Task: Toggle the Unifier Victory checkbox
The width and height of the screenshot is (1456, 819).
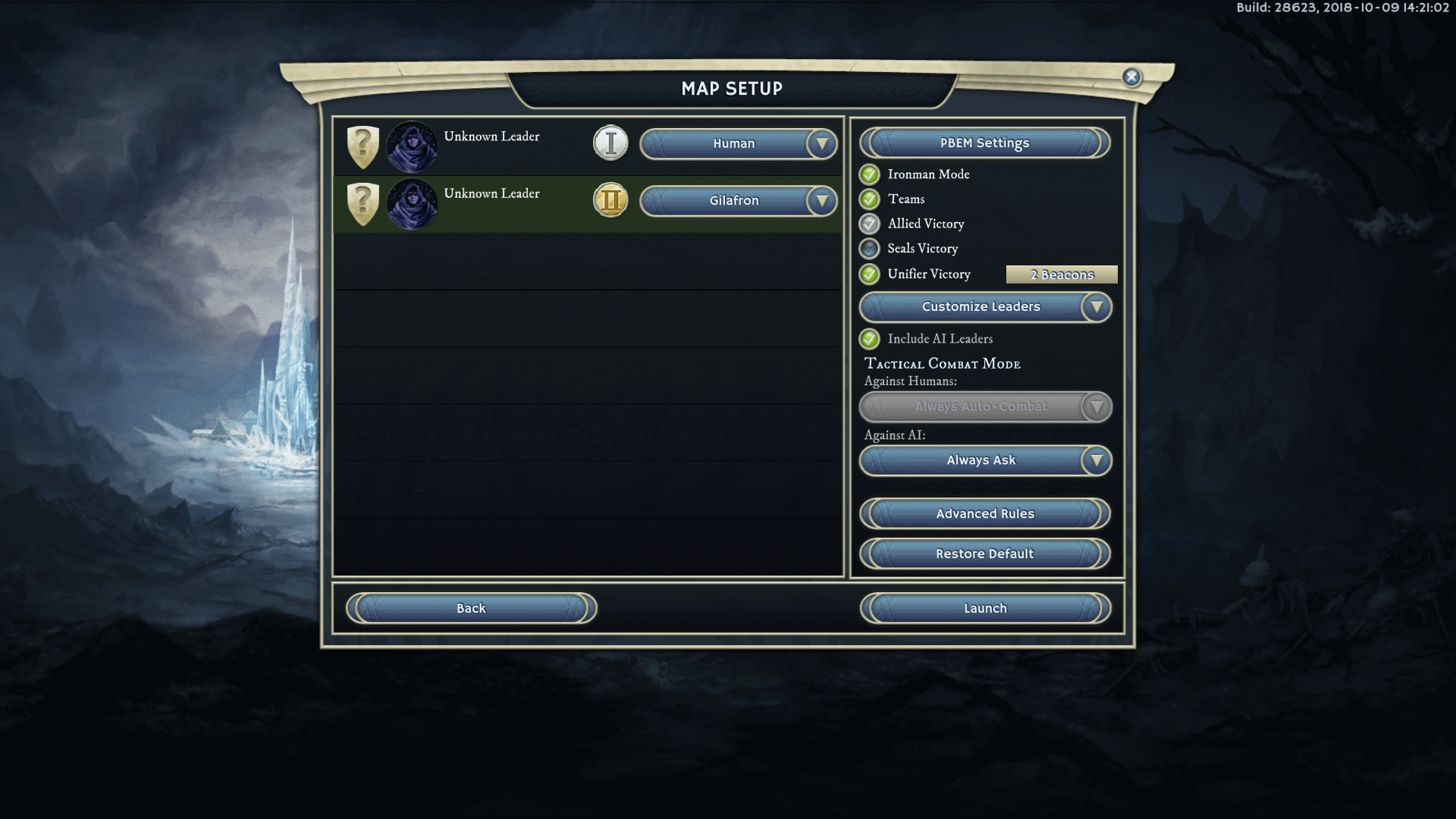Action: coord(870,275)
